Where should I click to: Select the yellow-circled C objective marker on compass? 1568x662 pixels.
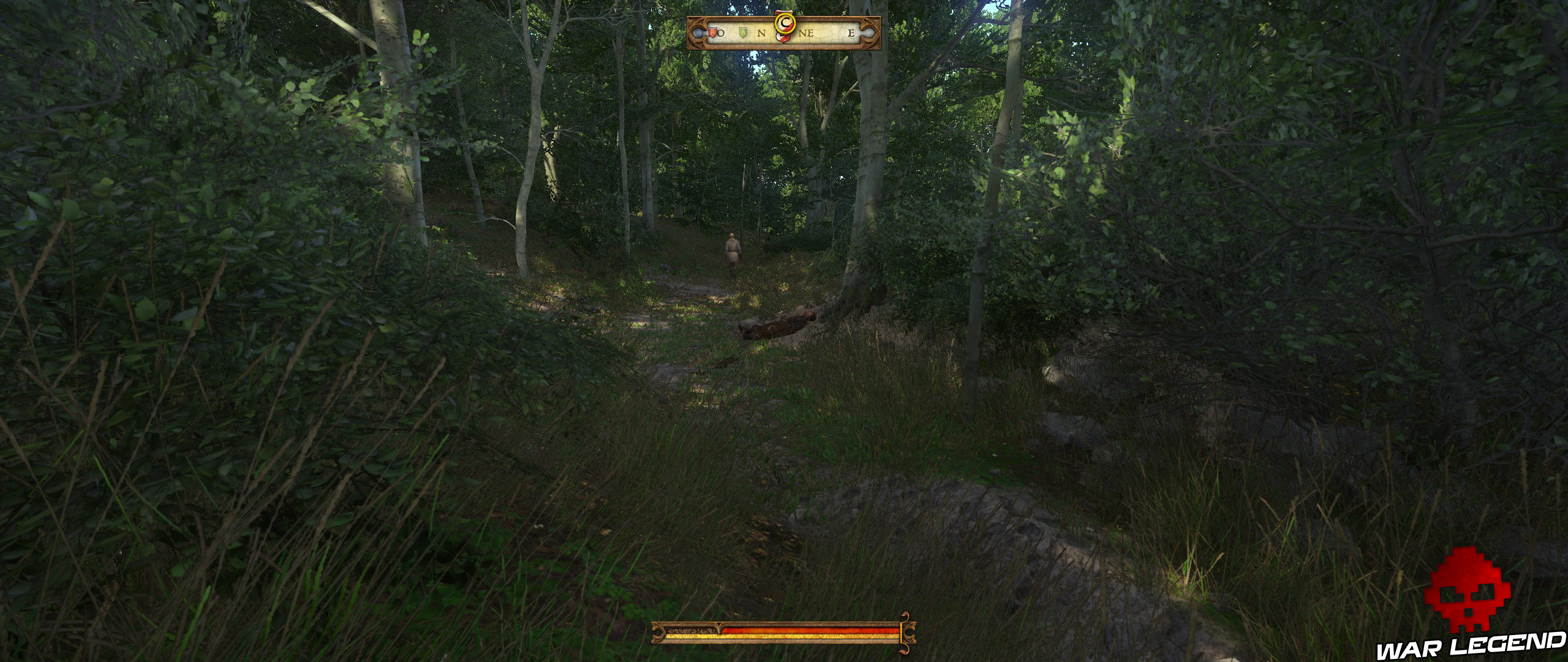[x=786, y=23]
